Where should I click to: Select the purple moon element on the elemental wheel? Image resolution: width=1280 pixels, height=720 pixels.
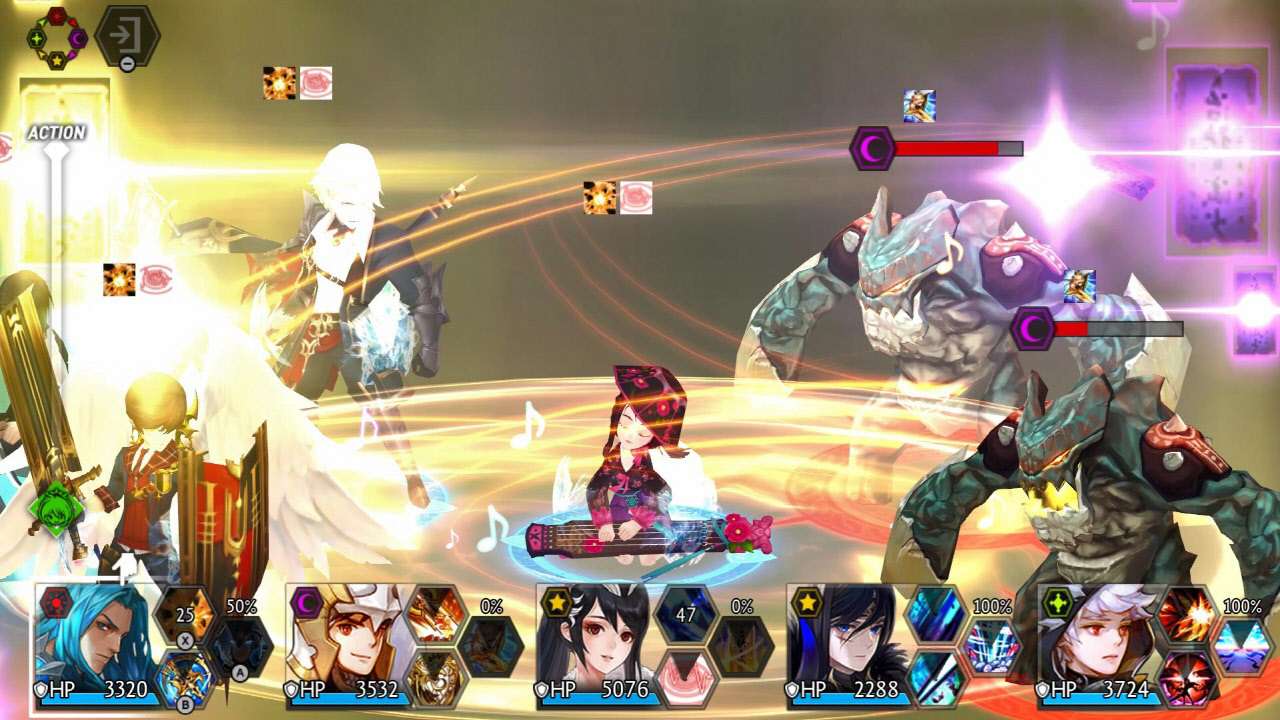tap(78, 38)
